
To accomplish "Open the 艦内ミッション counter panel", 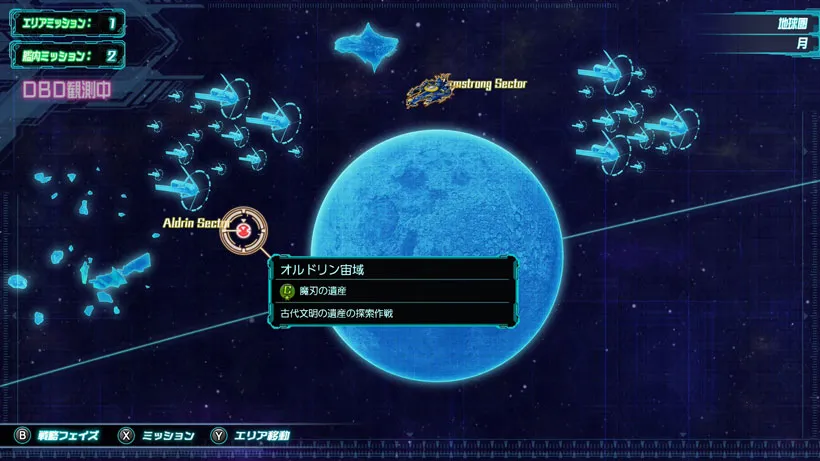I will (x=66, y=56).
